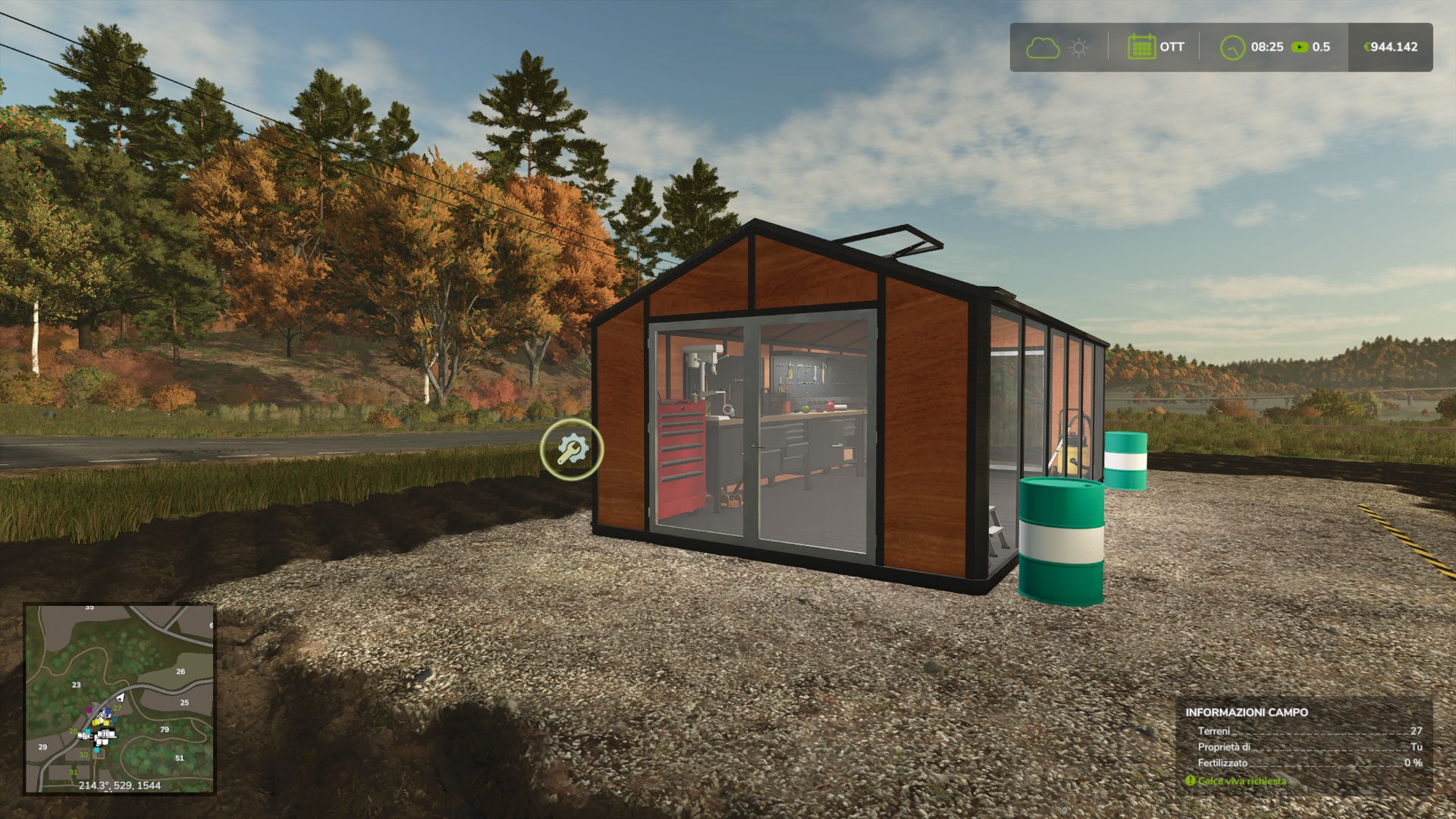Click the cloud weather forecast icon
The image size is (1456, 819).
coord(1043,48)
